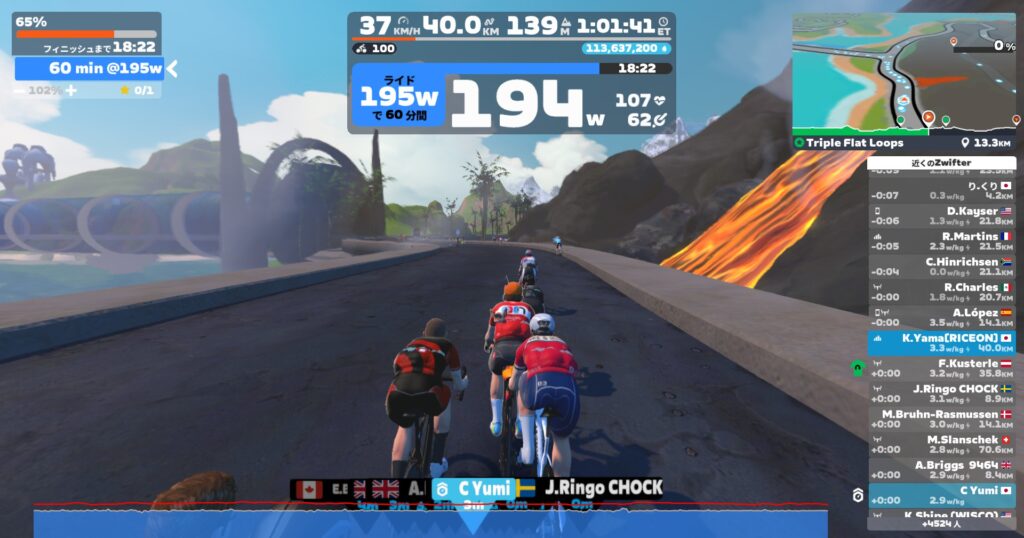
Task: Click the highlighted K.Yama[RICEON] row
Action: coord(941,343)
